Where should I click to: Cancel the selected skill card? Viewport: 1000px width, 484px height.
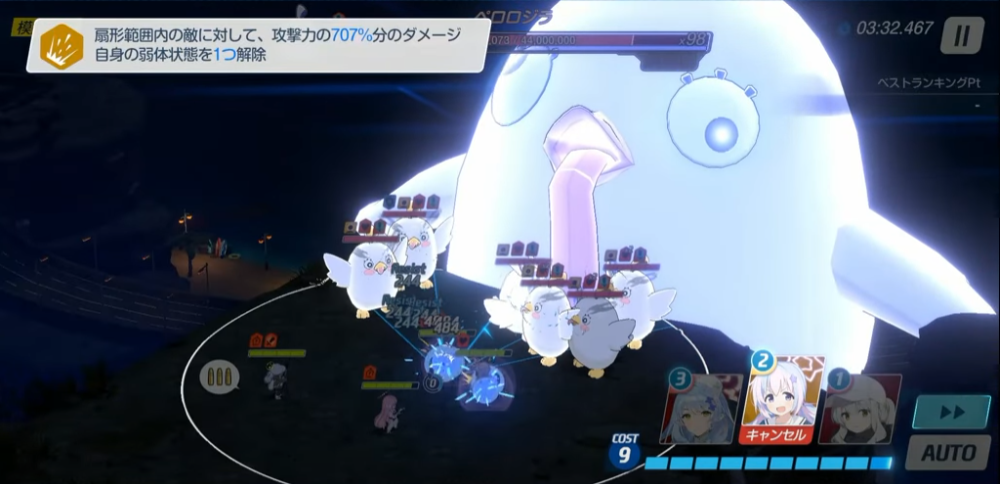[781, 435]
